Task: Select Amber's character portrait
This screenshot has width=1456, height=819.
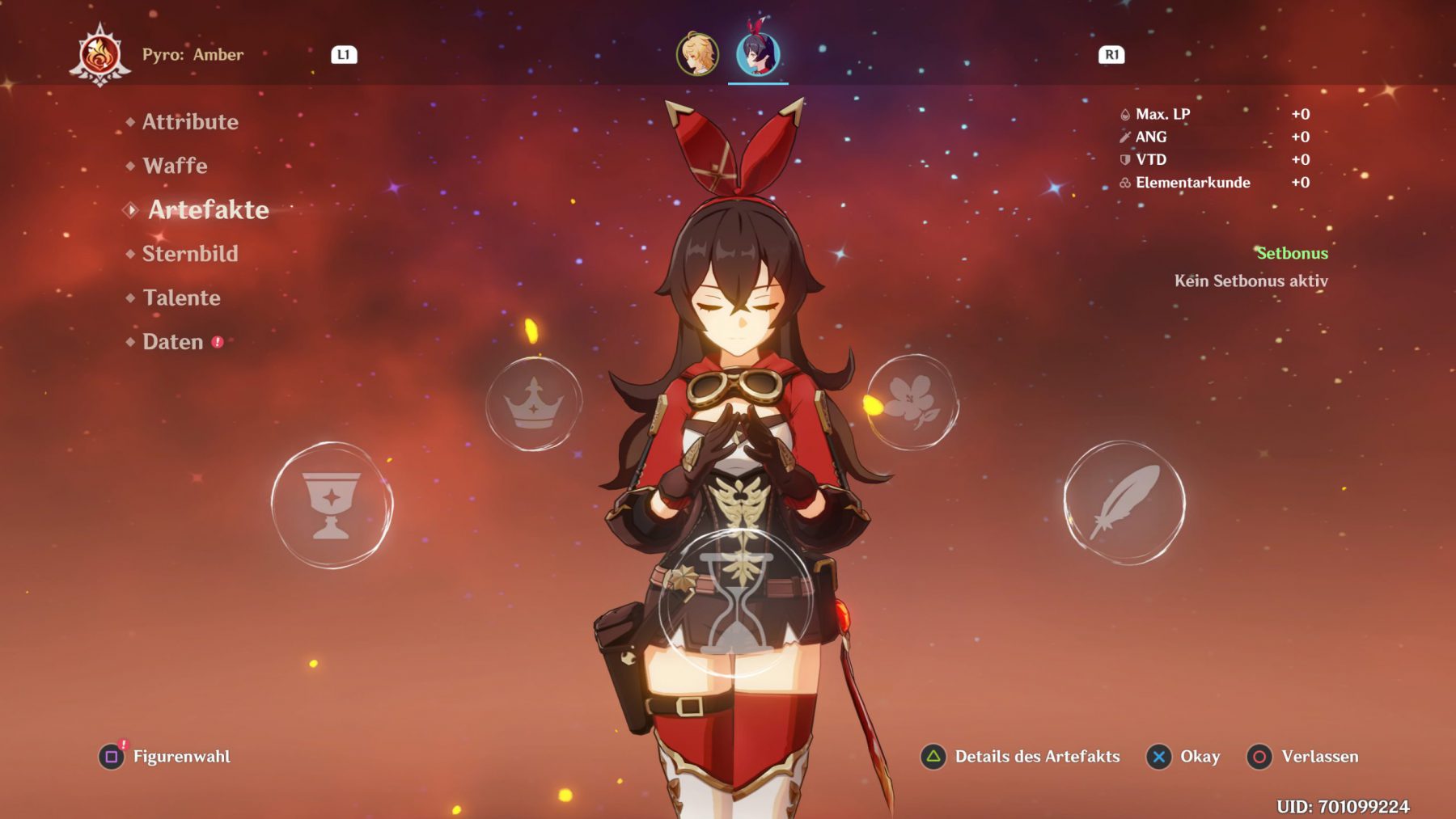Action: 758,54
